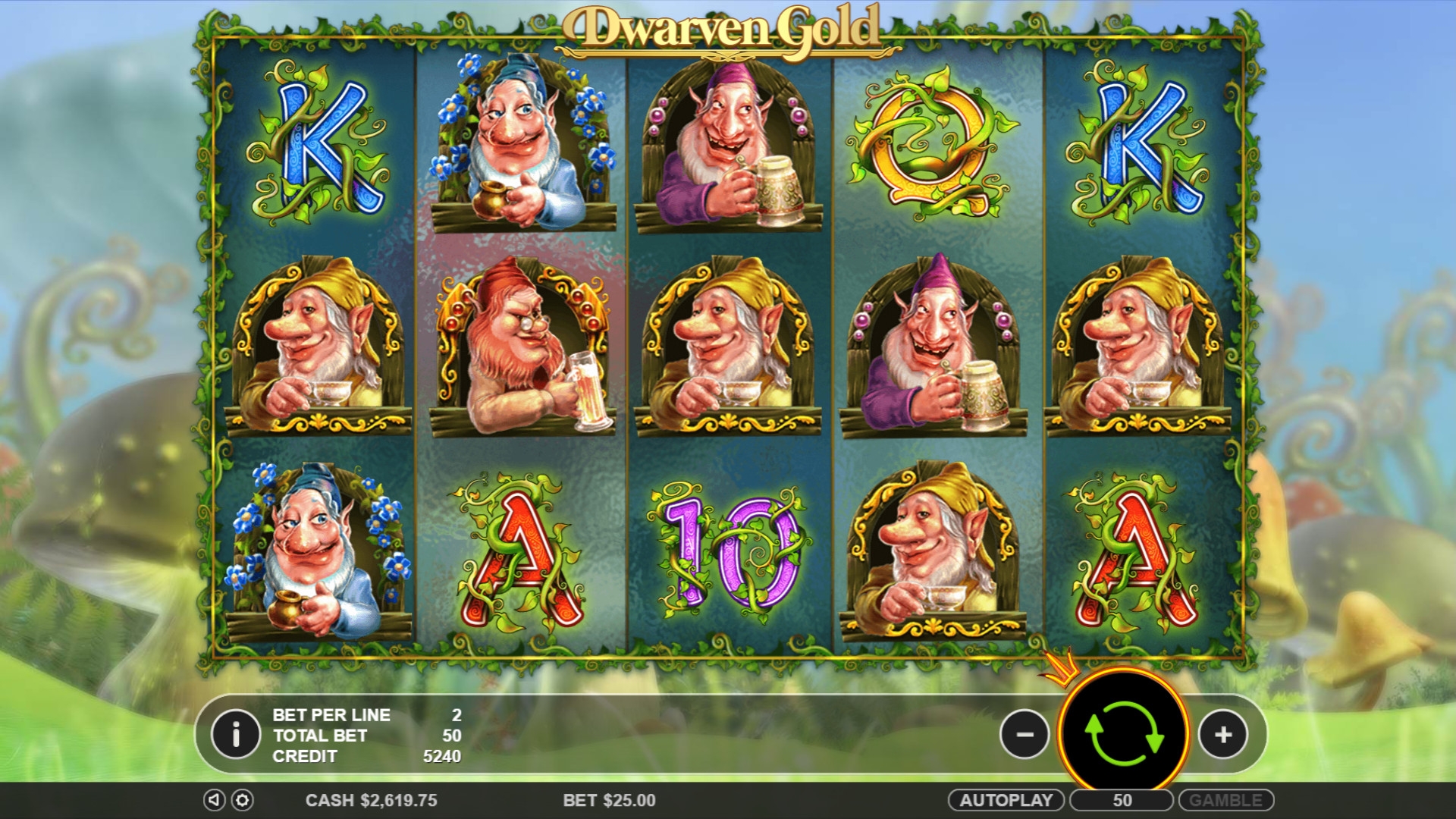Select the autoplay count field showing 50
Image resolution: width=1456 pixels, height=819 pixels.
[x=1122, y=800]
